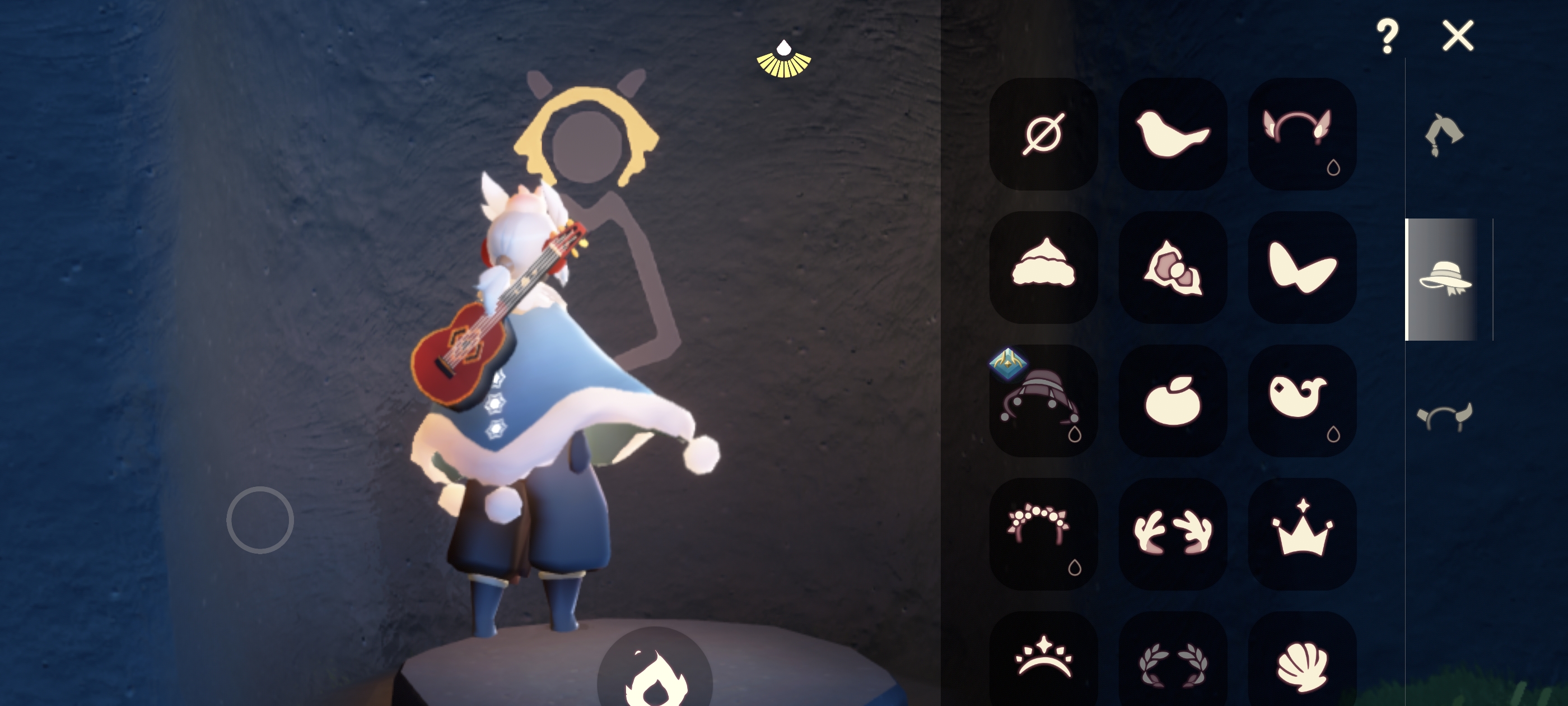Equip the flower bow accessory

[x=1172, y=267]
